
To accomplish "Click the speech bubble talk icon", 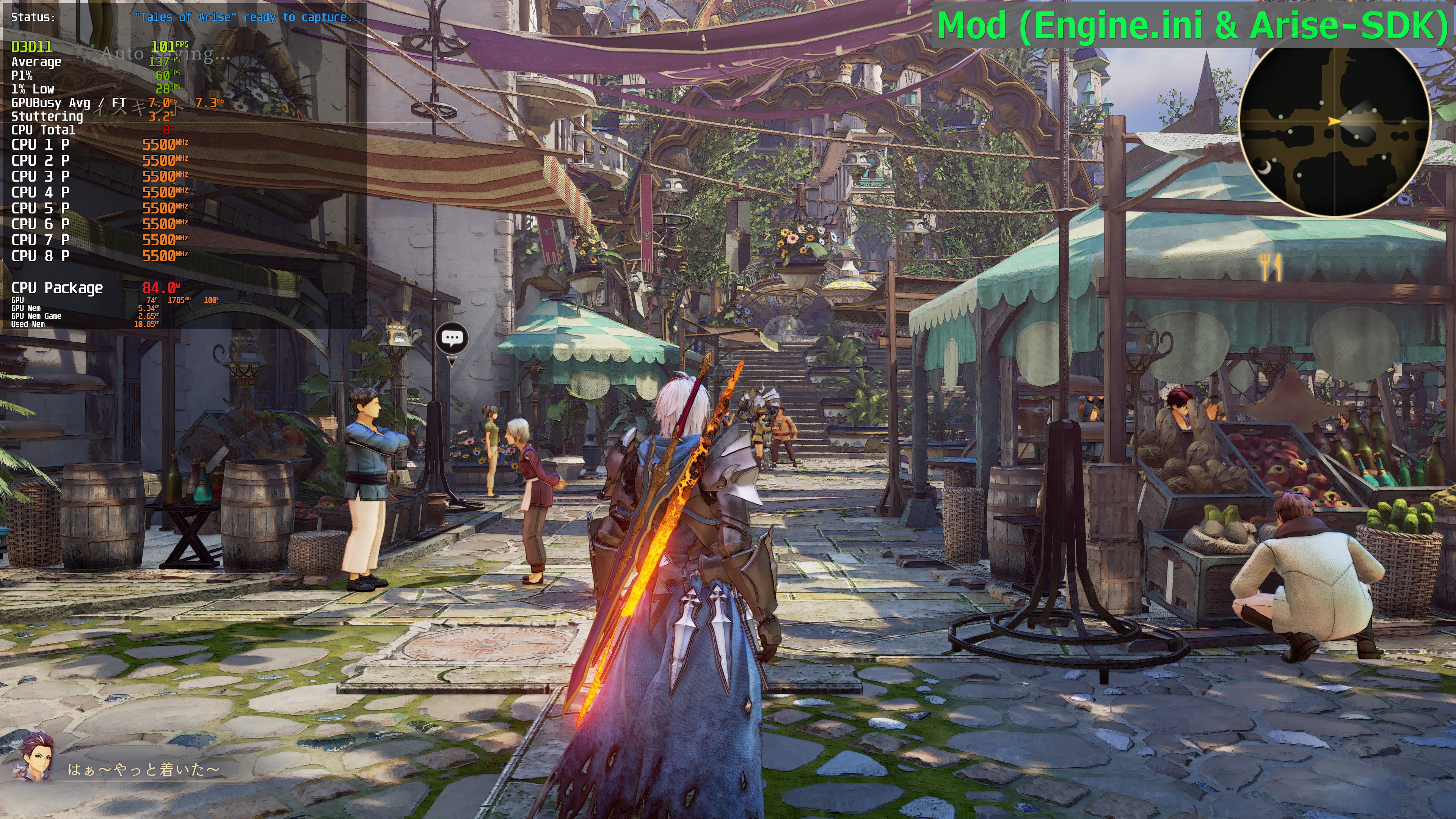I will (452, 339).
